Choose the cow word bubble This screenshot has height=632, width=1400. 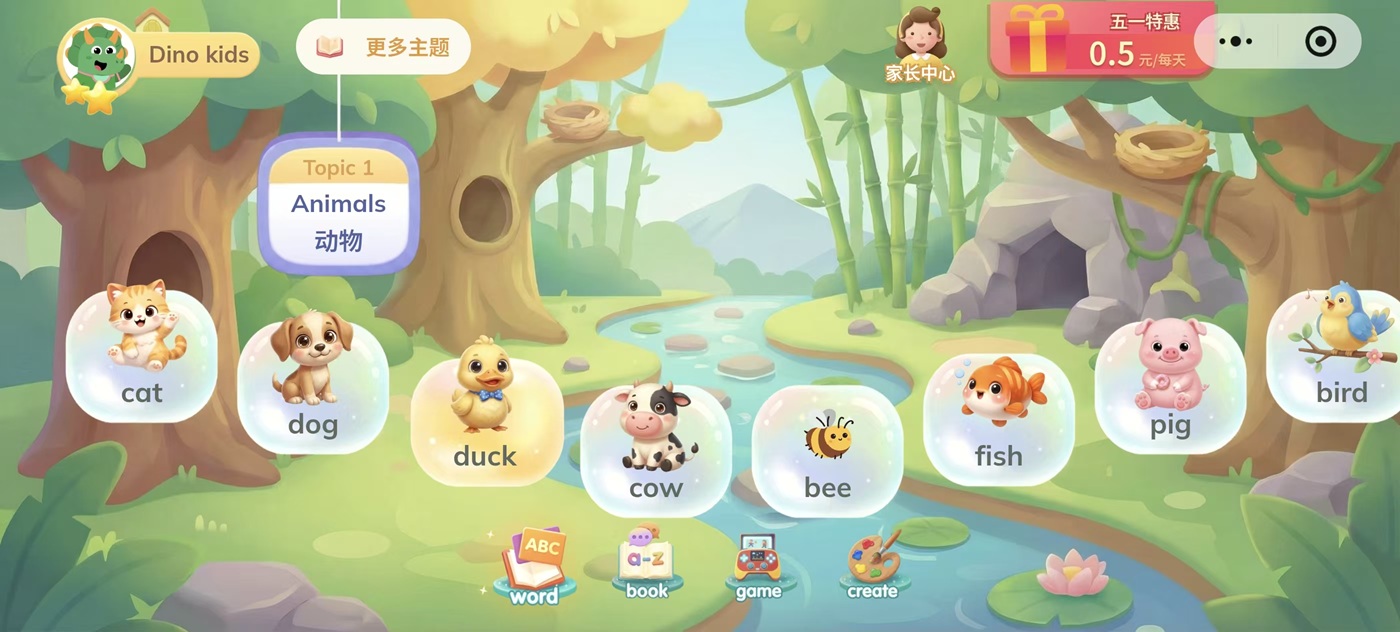[x=655, y=450]
